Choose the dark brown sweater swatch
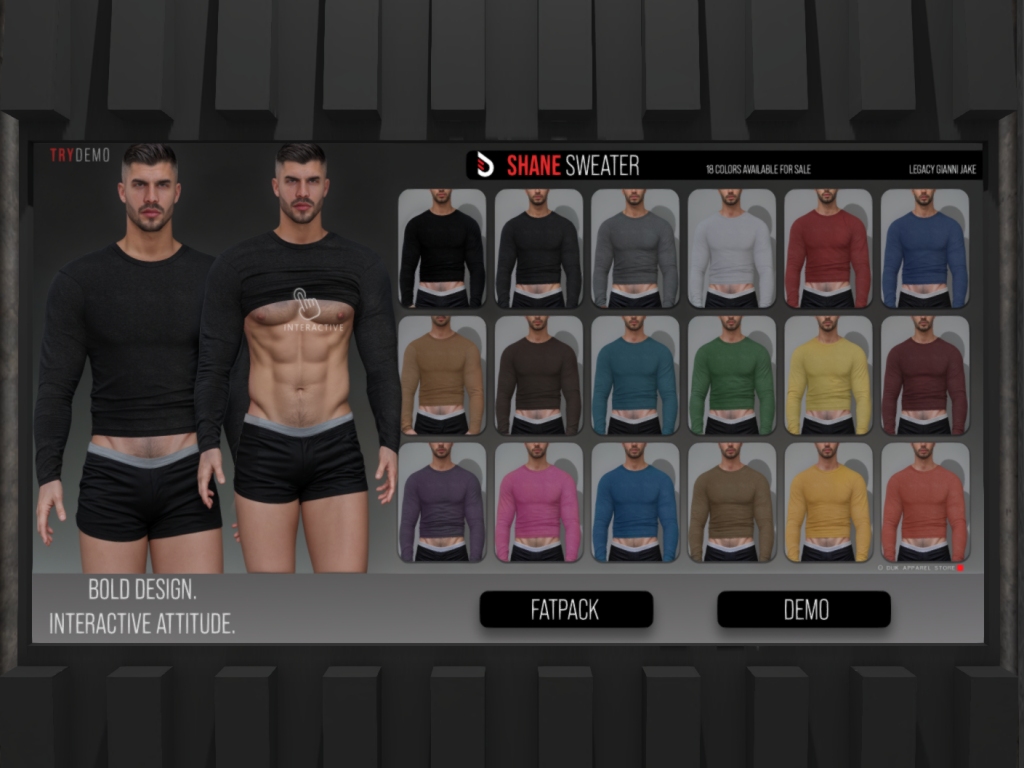 click(538, 375)
